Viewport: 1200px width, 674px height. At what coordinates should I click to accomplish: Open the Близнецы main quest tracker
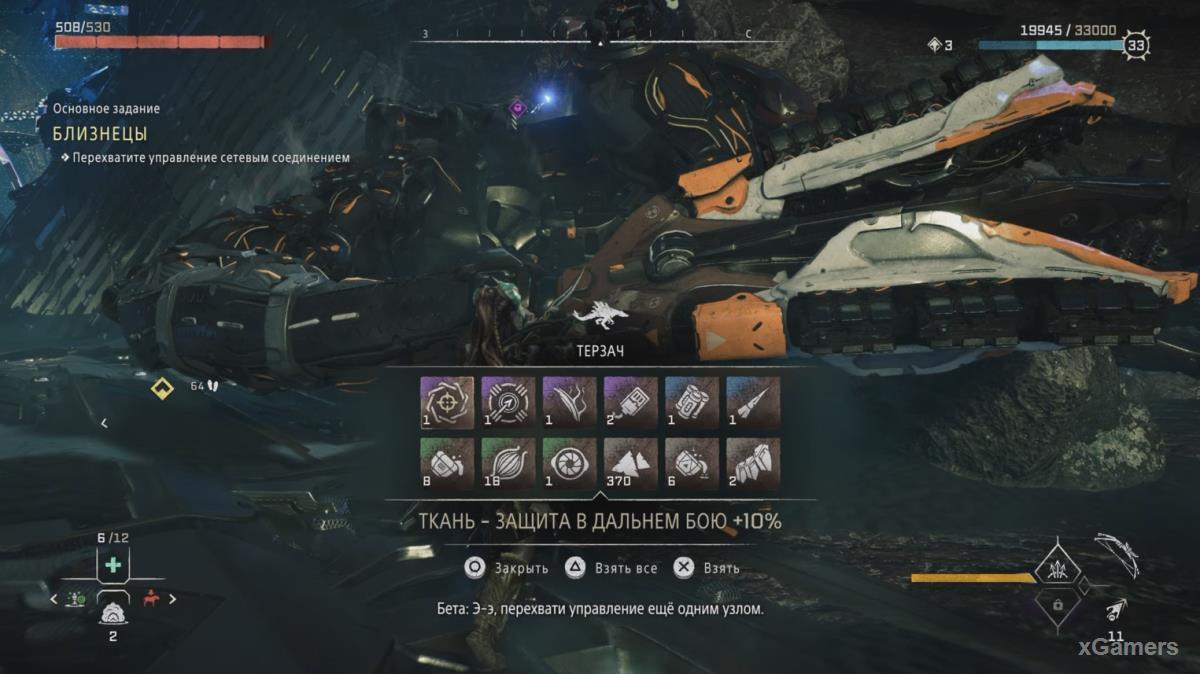pos(100,133)
